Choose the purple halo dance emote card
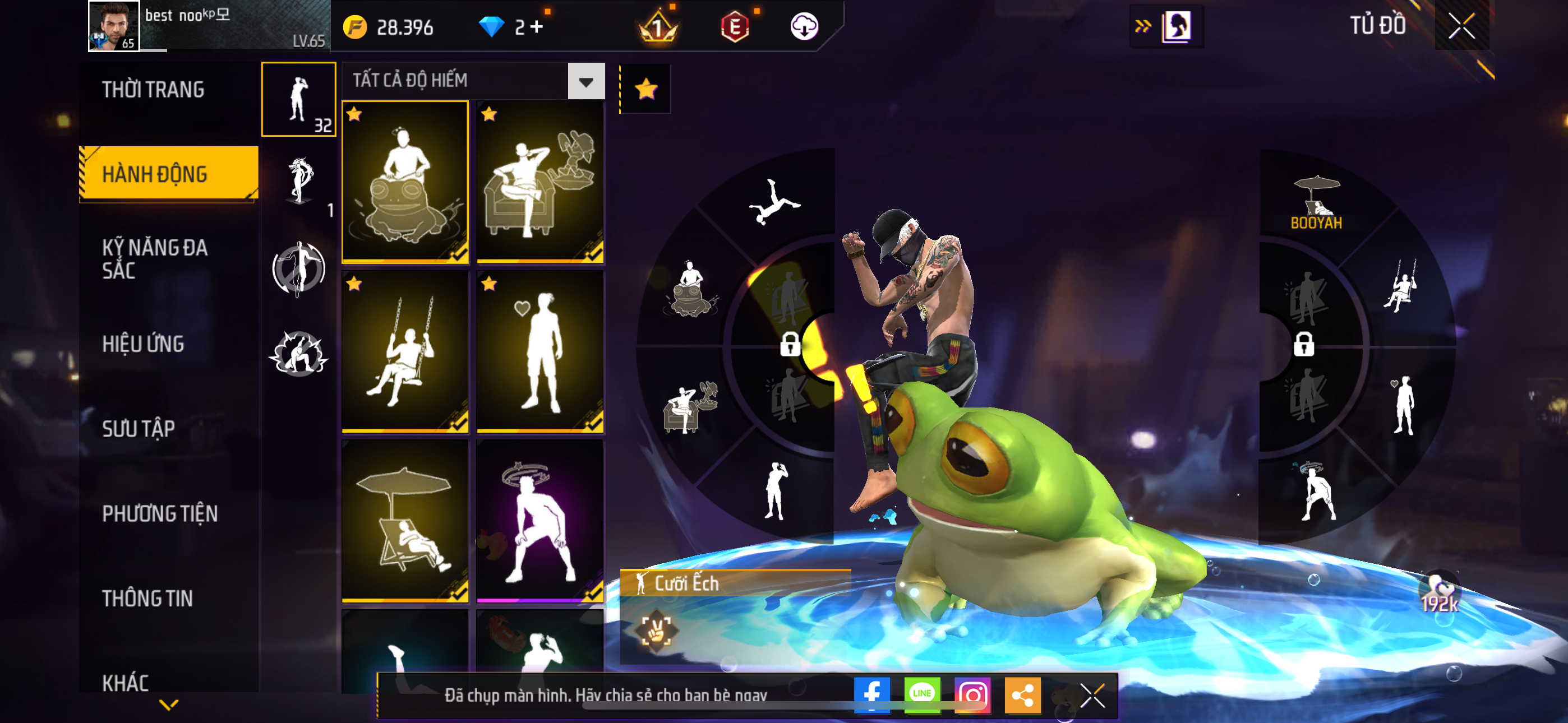 [540, 521]
